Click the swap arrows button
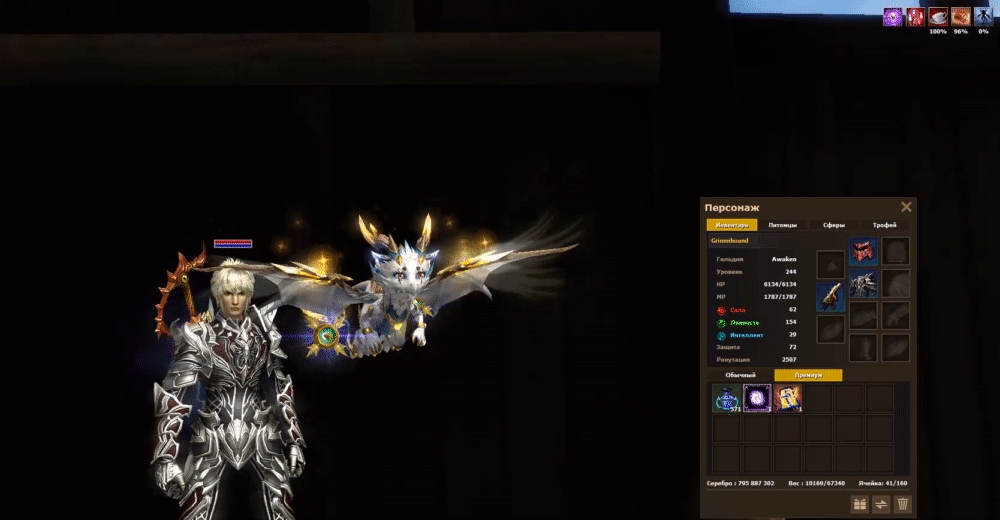The image size is (1000, 520). click(x=881, y=504)
